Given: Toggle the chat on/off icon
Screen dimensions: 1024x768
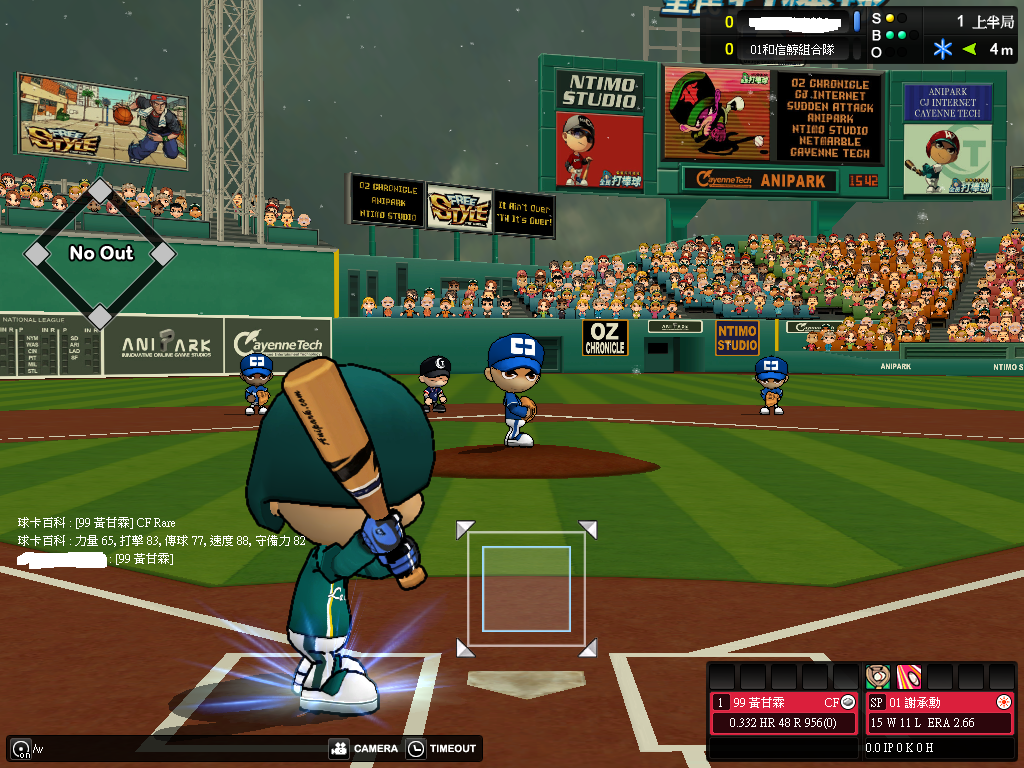Looking at the screenshot, I should [x=20, y=748].
